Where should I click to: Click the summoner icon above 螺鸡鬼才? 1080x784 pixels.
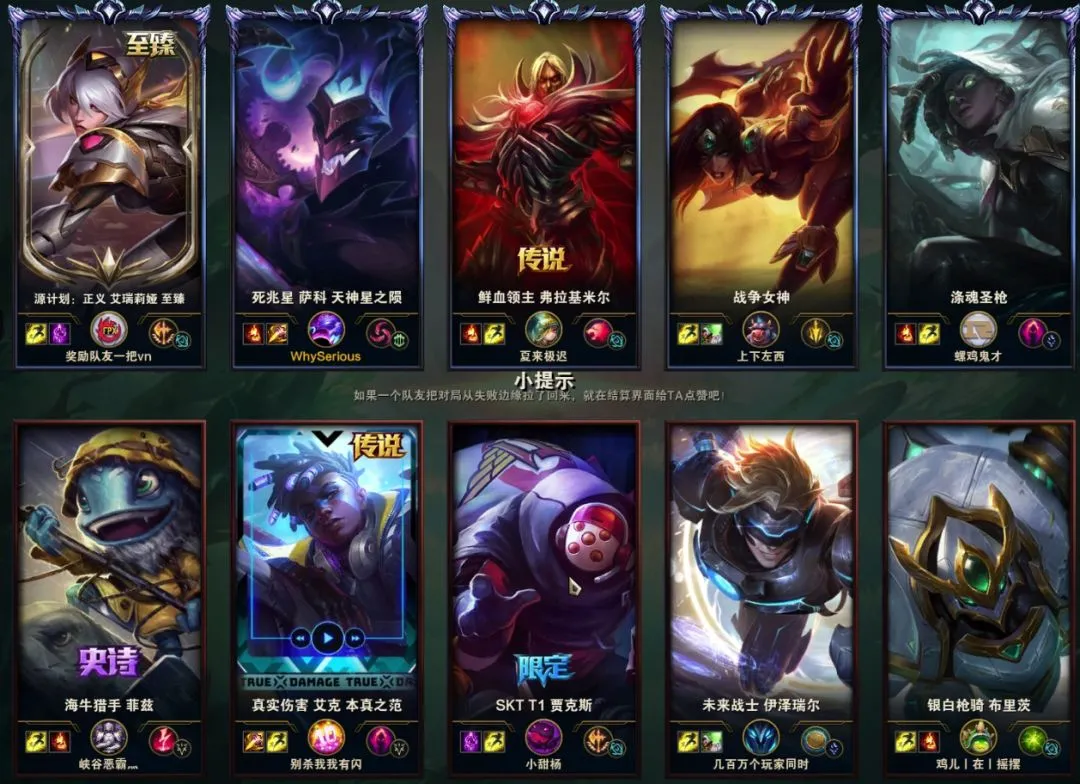click(978, 330)
